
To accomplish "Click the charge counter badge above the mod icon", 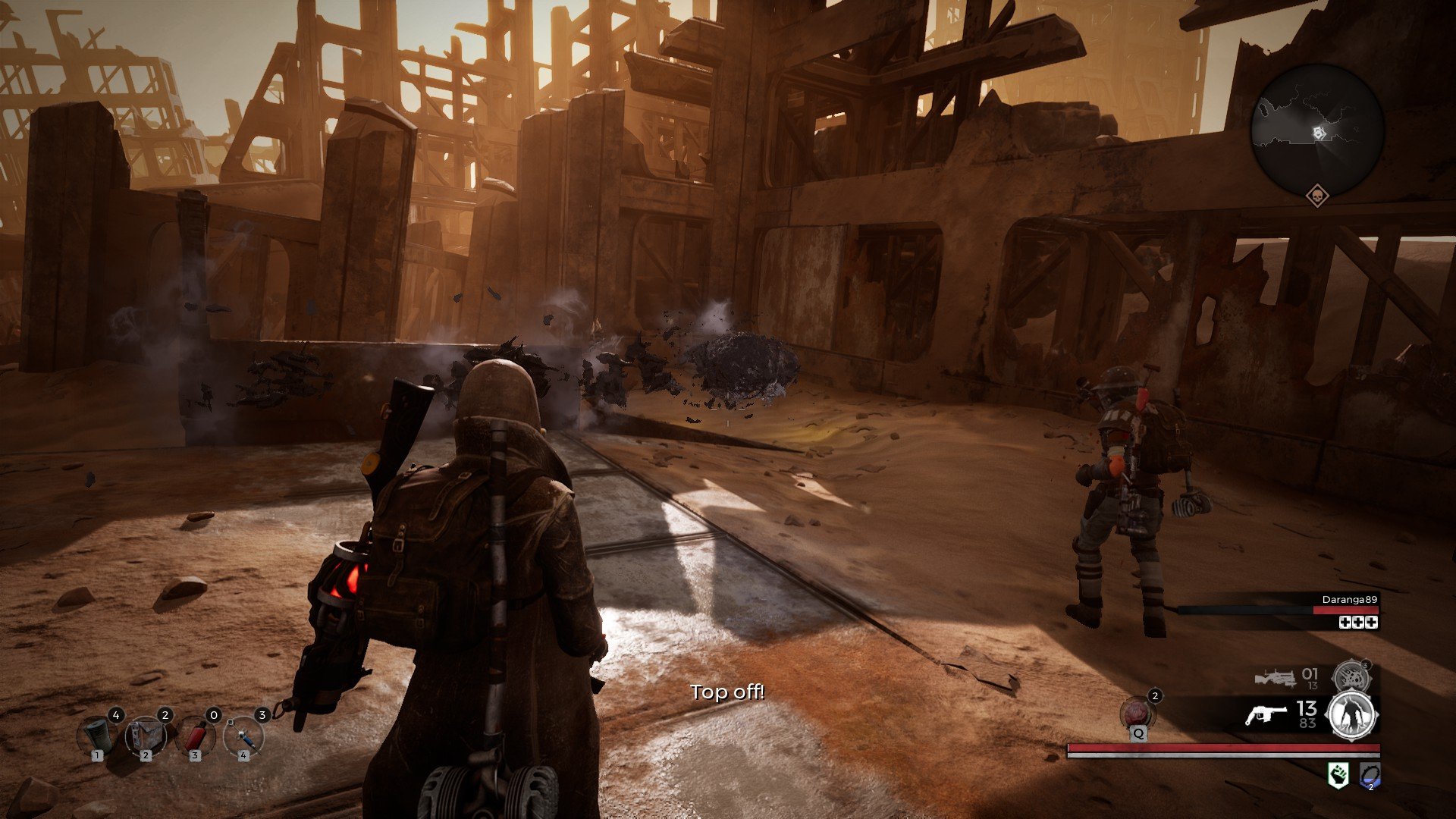I will 1366,665.
